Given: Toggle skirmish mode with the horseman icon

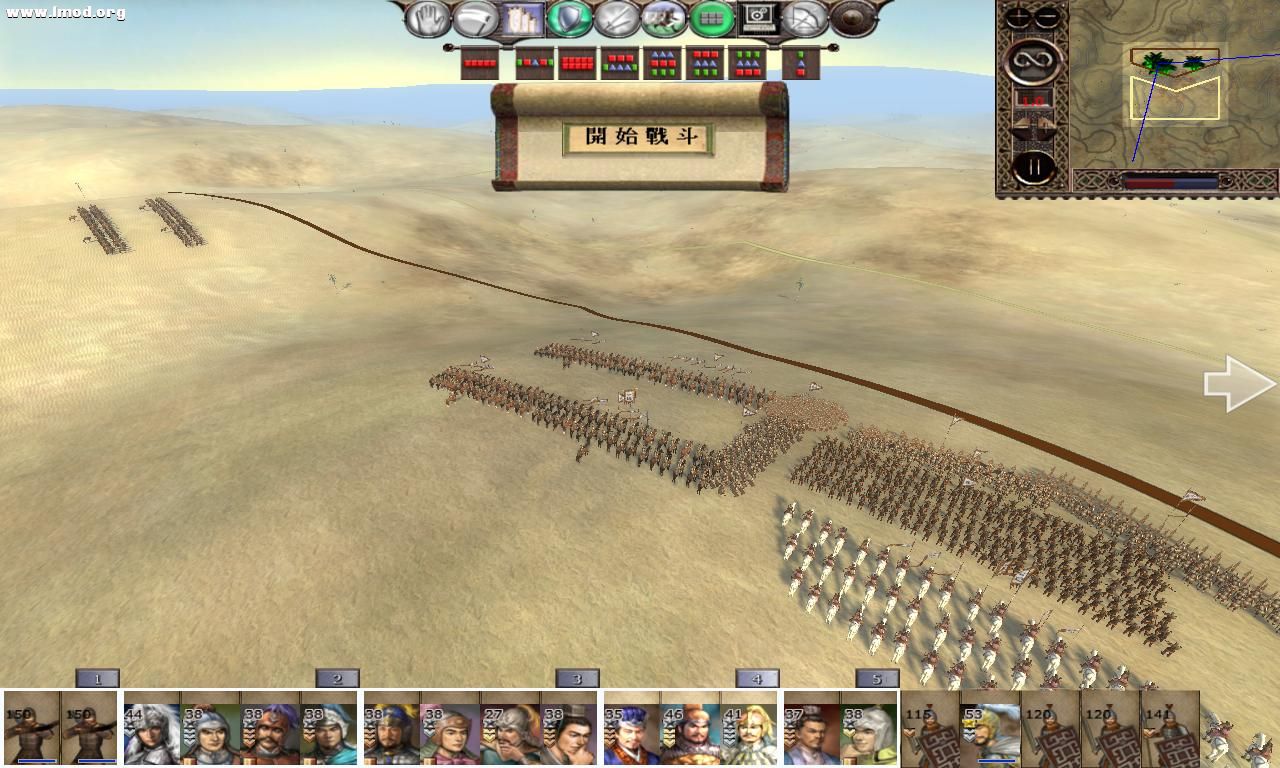Looking at the screenshot, I should click(663, 19).
